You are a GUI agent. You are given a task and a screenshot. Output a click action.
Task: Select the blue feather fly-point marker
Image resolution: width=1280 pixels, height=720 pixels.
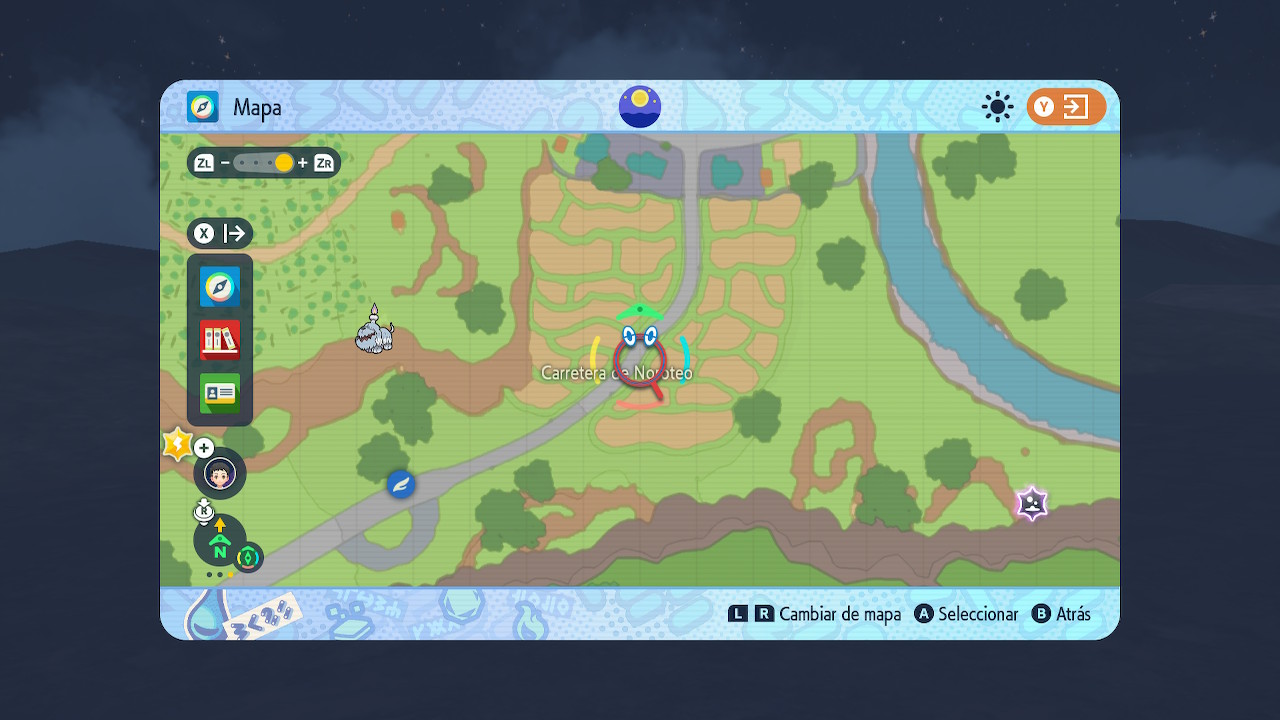[x=401, y=484]
